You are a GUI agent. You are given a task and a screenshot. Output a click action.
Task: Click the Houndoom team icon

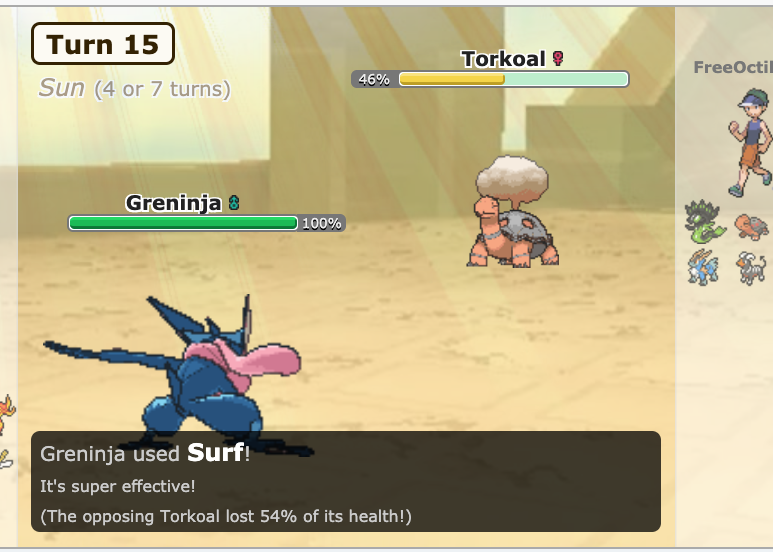click(x=751, y=267)
